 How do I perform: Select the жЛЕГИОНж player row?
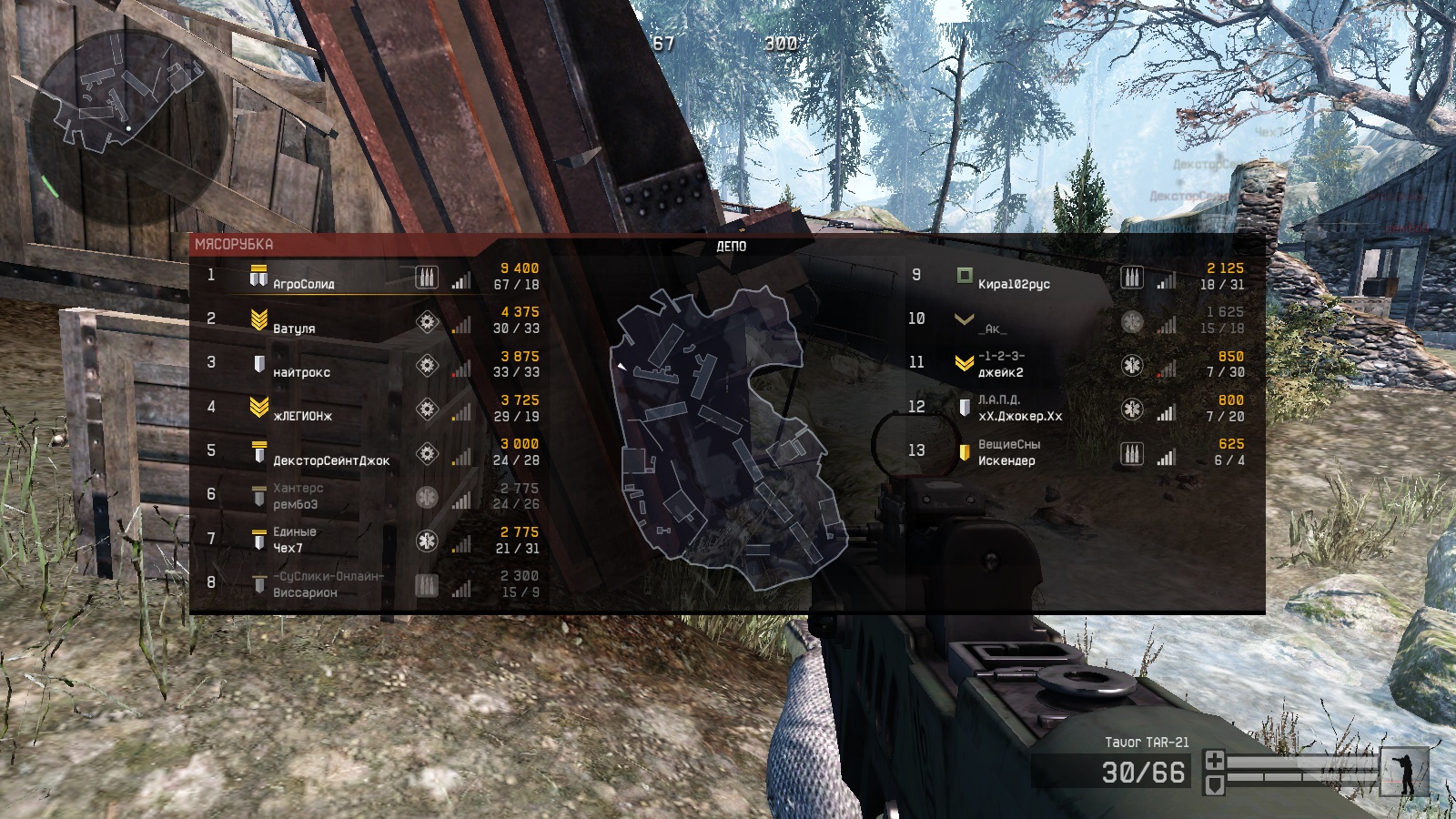point(303,416)
